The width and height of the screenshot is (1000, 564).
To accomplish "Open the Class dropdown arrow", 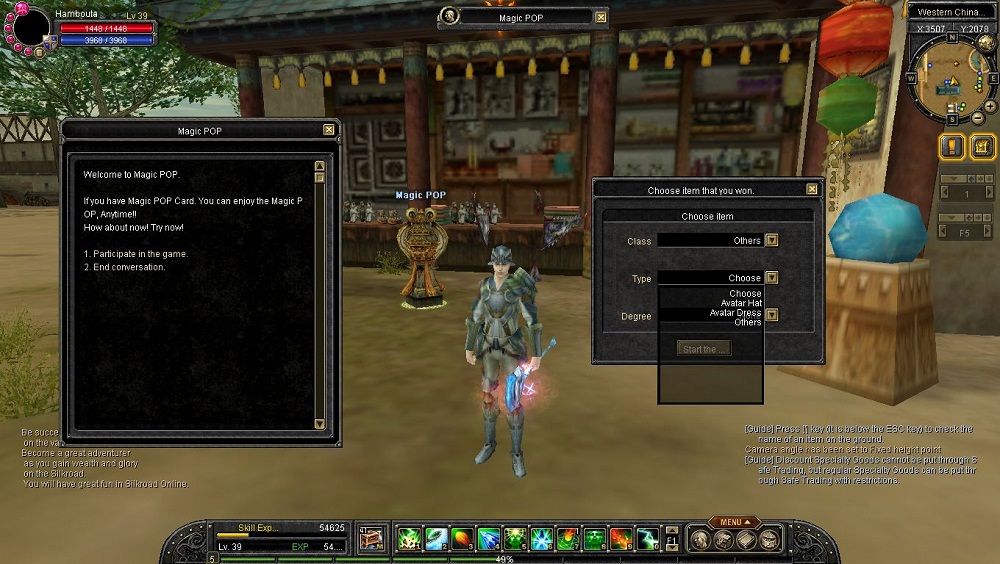I will coord(771,240).
